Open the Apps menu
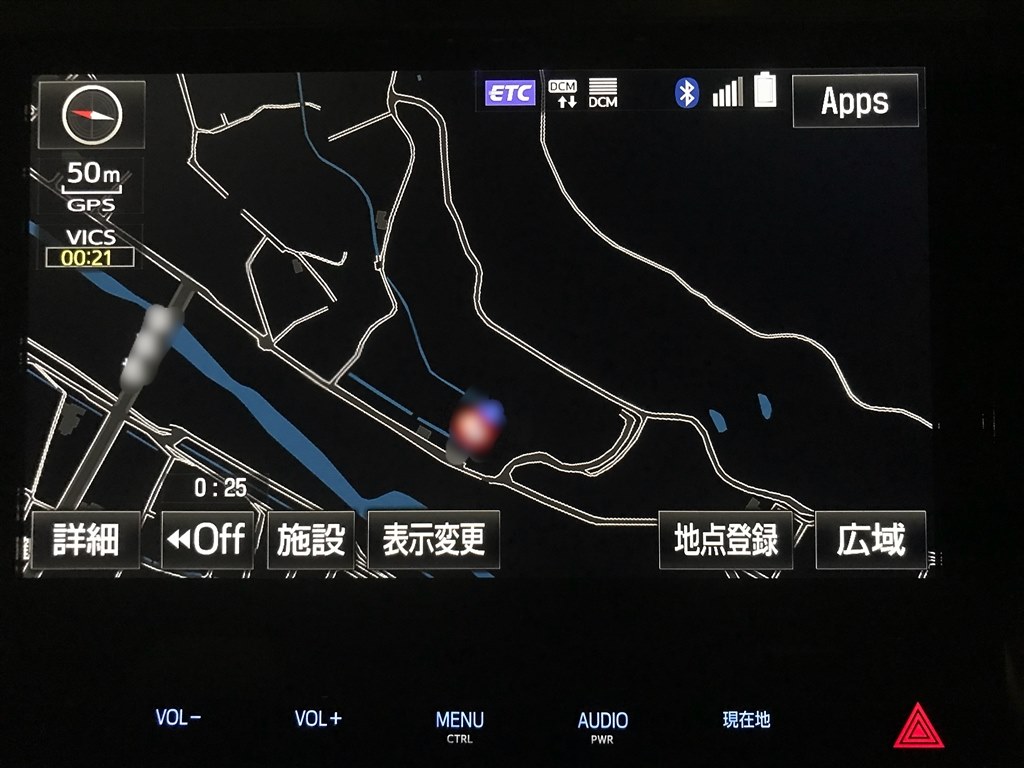The width and height of the screenshot is (1024, 768). (855, 100)
